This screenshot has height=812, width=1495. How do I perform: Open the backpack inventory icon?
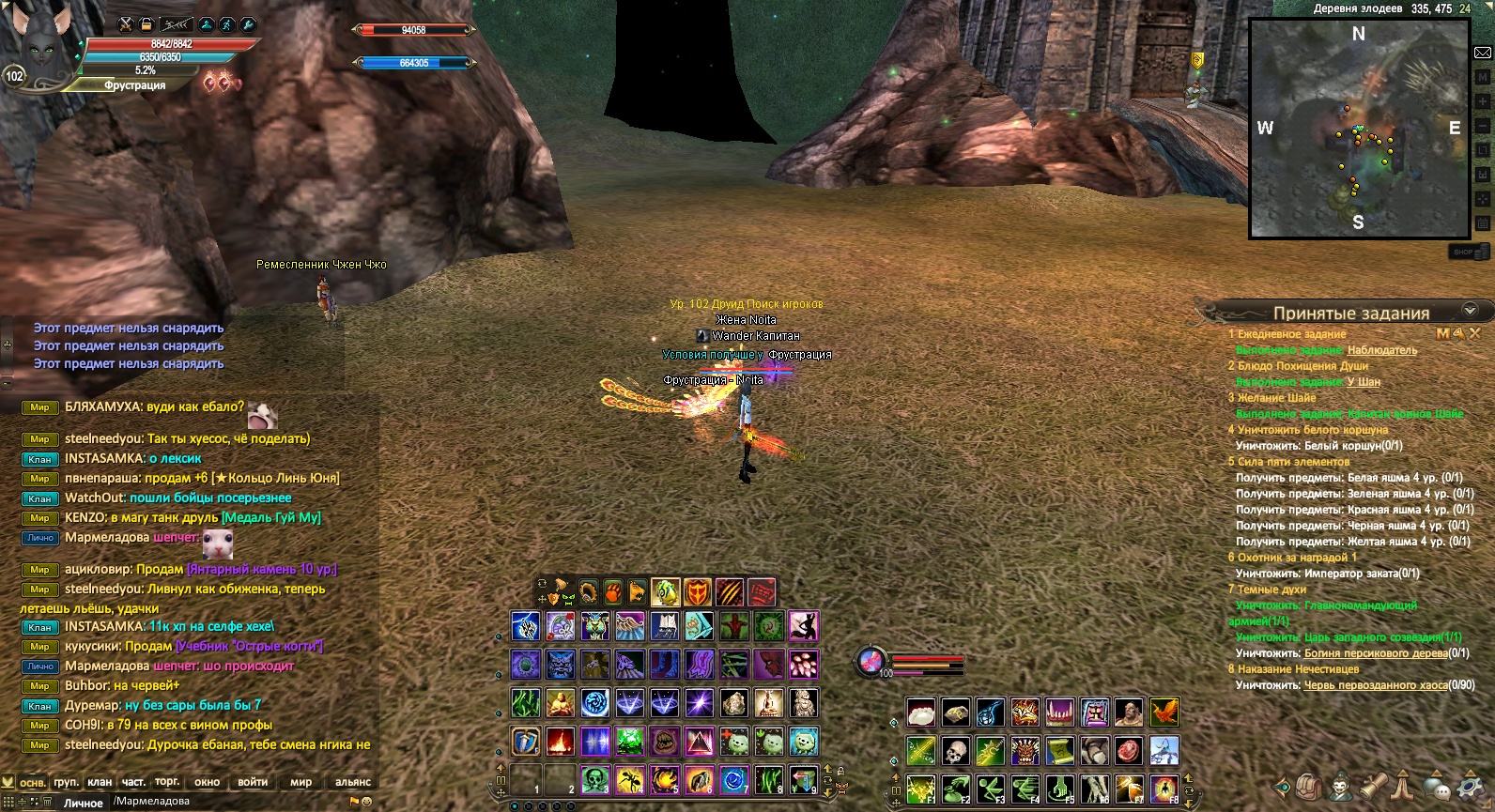(1310, 786)
